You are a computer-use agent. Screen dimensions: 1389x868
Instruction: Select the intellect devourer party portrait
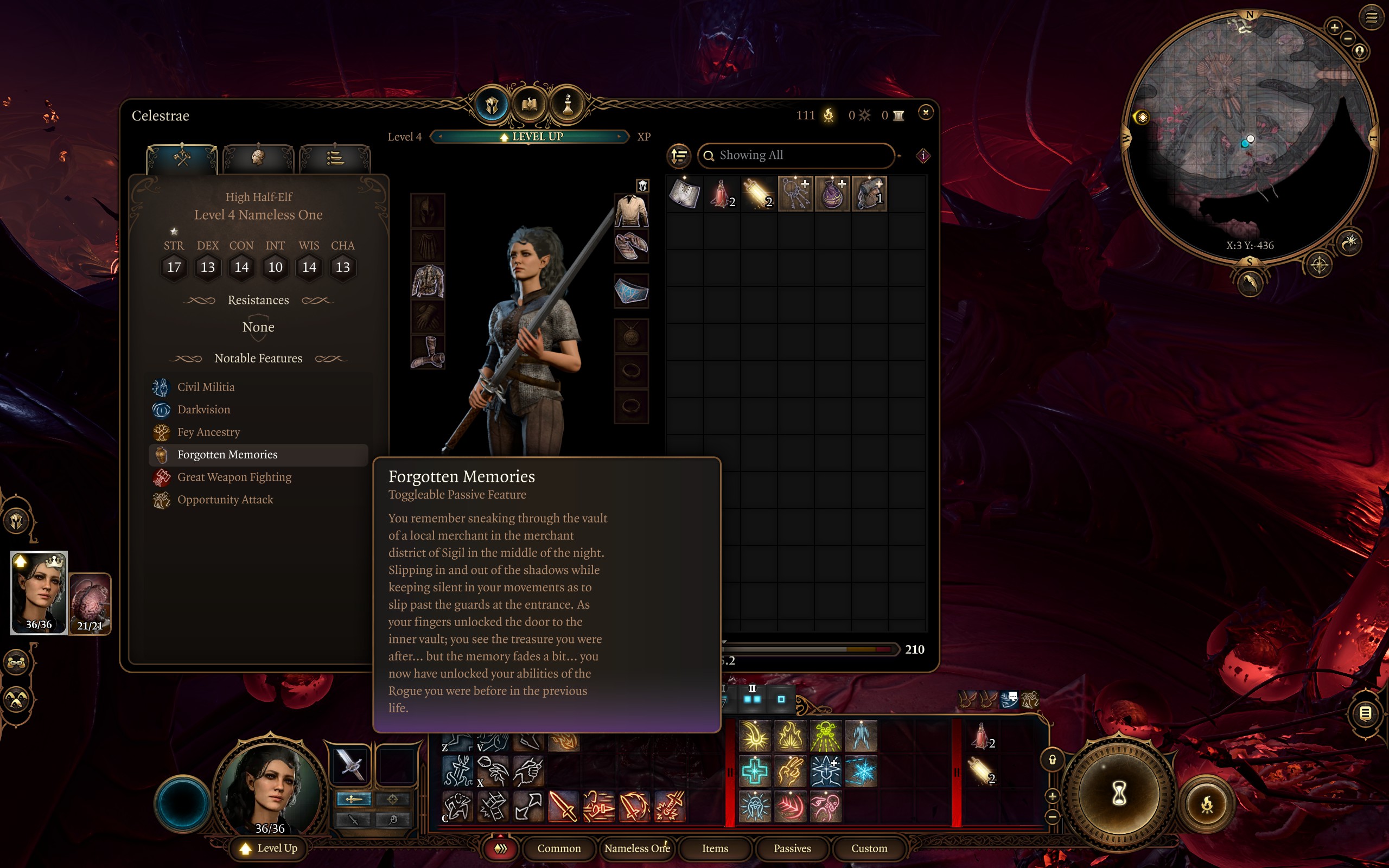click(x=90, y=603)
